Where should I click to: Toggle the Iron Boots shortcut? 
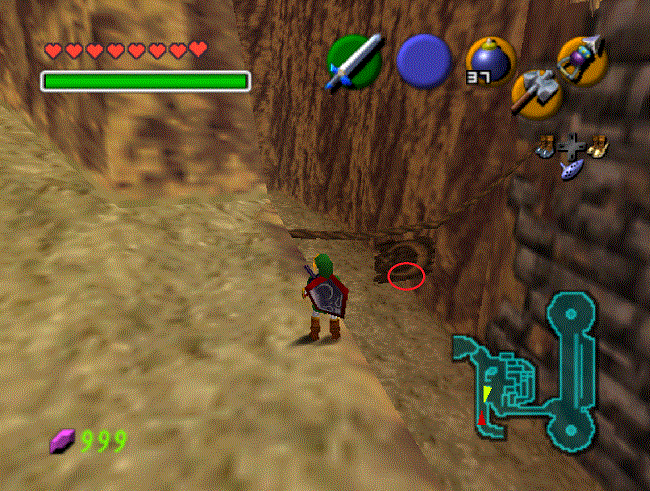tap(546, 147)
